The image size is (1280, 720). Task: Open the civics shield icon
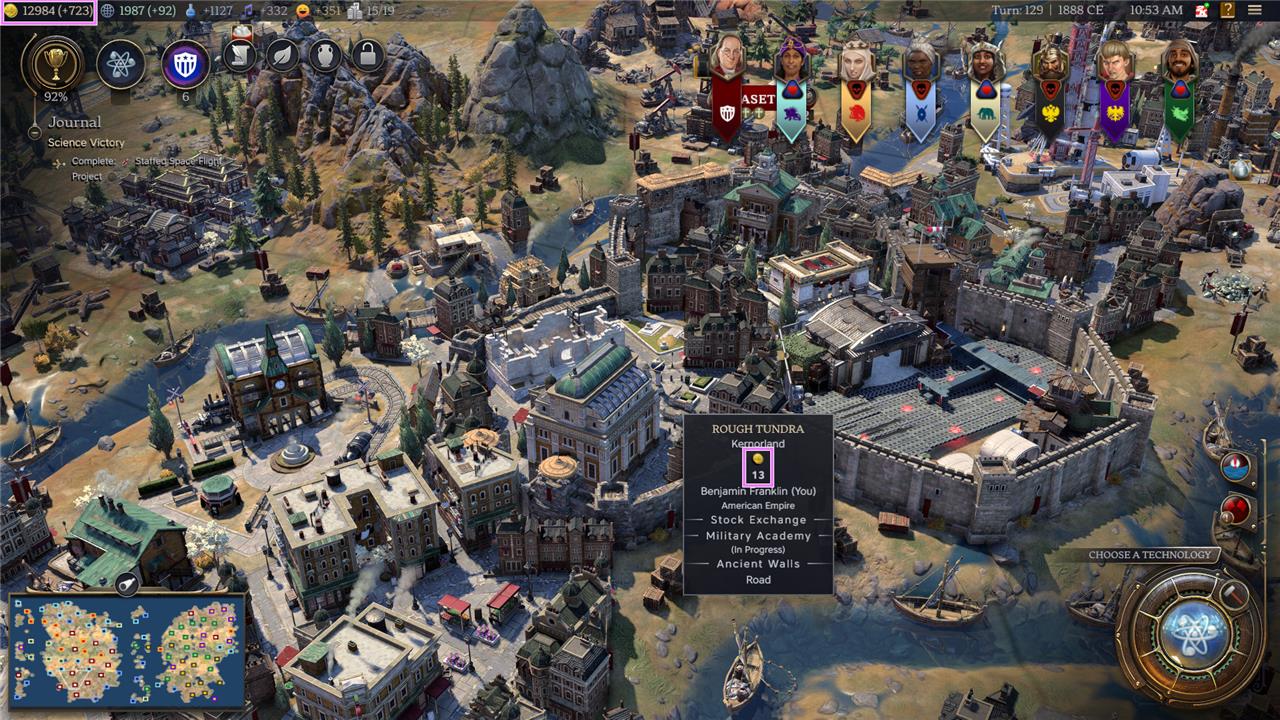tap(185, 63)
